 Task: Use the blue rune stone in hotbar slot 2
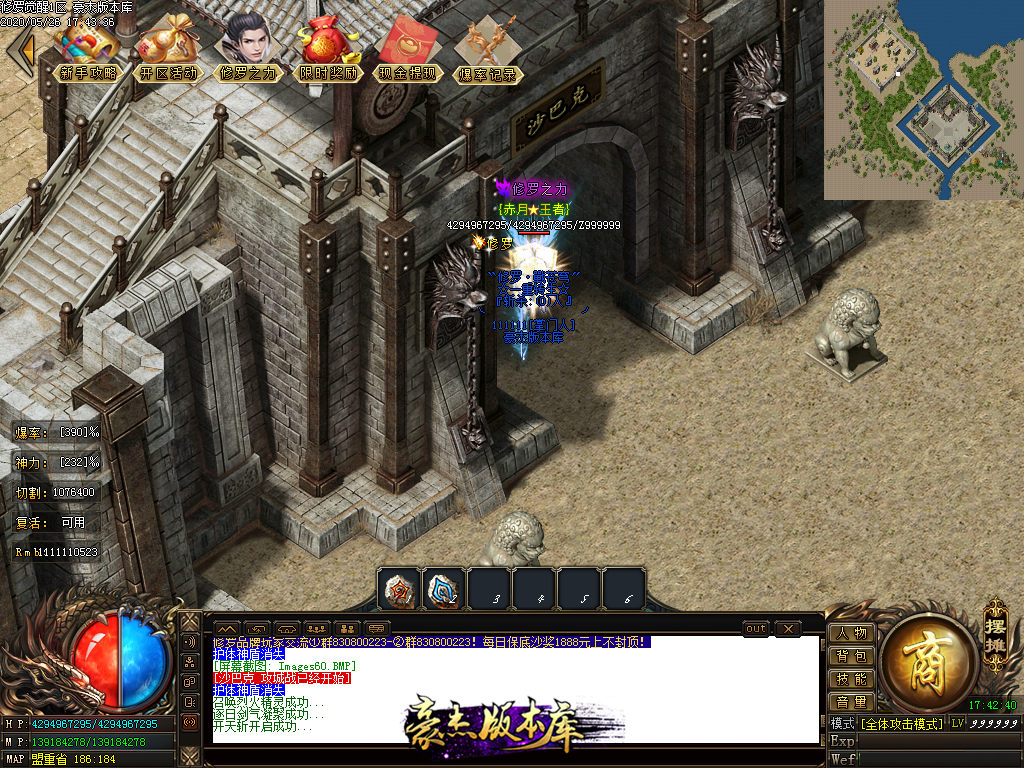tap(444, 590)
